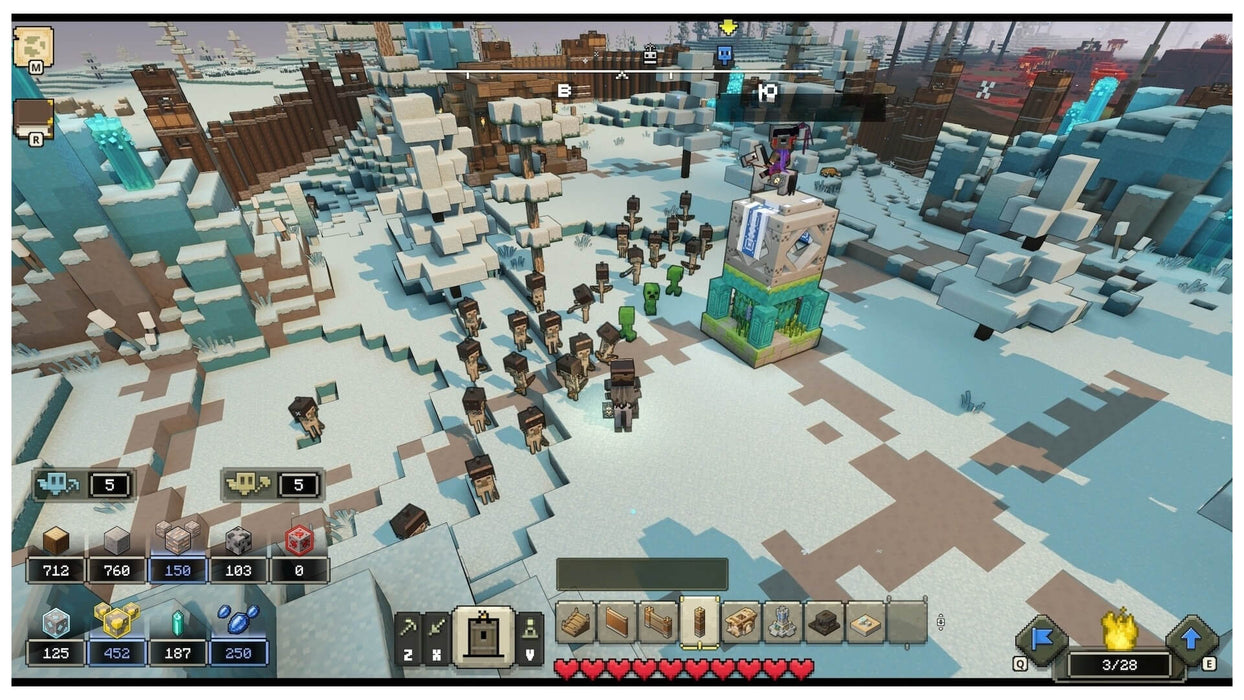Screen dimensions: 1244x700
Task: Pick the highlighted tall pillar tower slot
Action: tap(699, 622)
